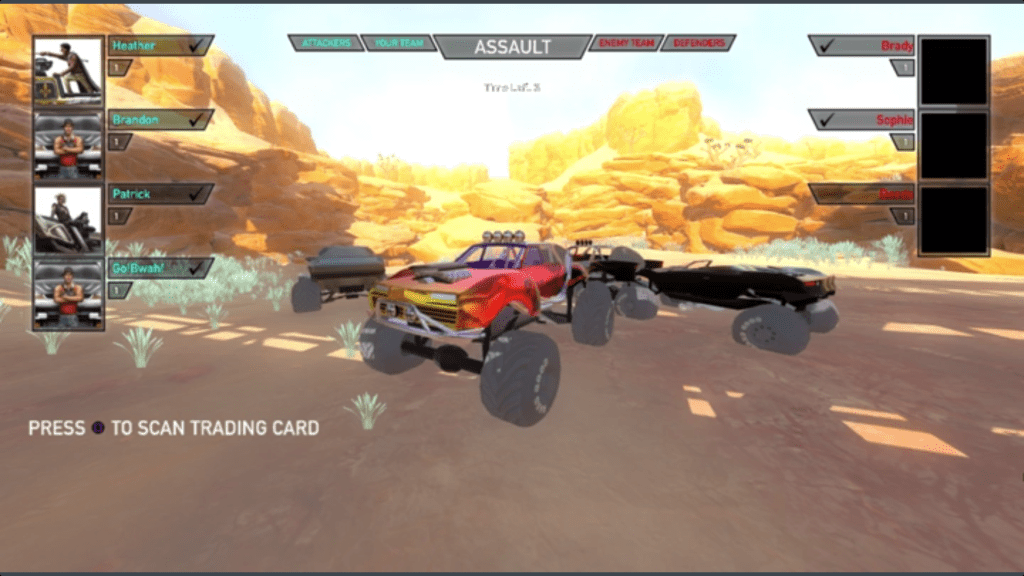Screen dimensions: 1024x576
Task: Select the ENEMY TEAM header label
Action: 623,44
